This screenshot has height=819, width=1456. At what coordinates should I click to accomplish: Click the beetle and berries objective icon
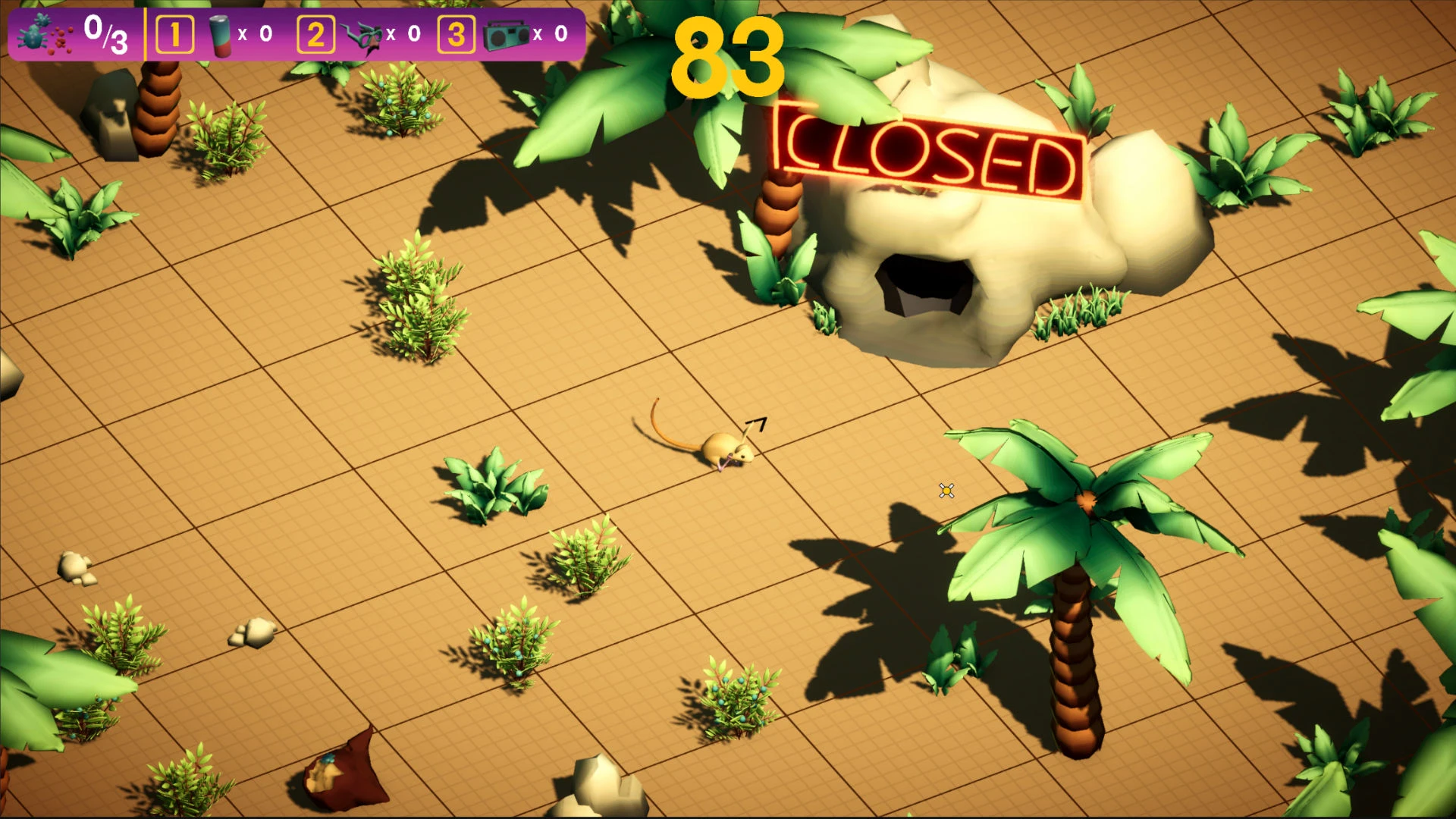click(x=44, y=35)
